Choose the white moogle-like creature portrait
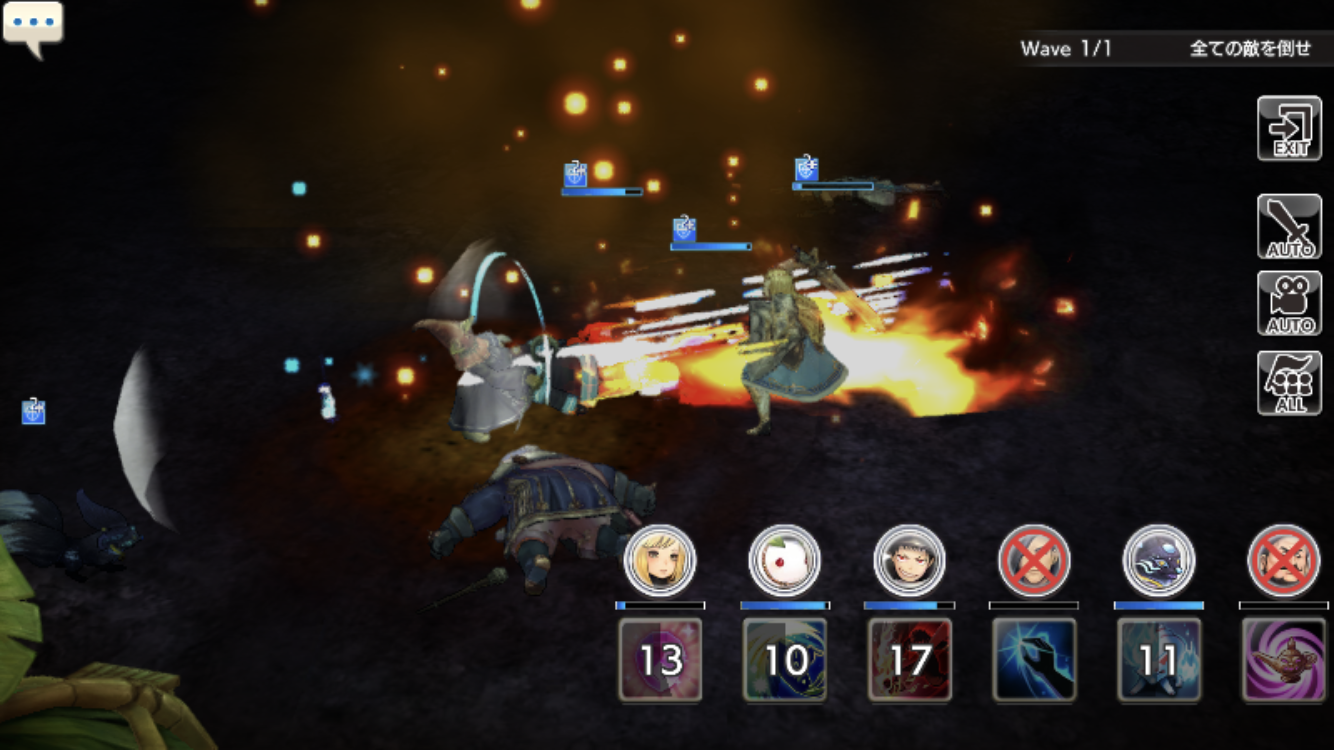Screen dimensions: 1334x750 click(x=785, y=561)
